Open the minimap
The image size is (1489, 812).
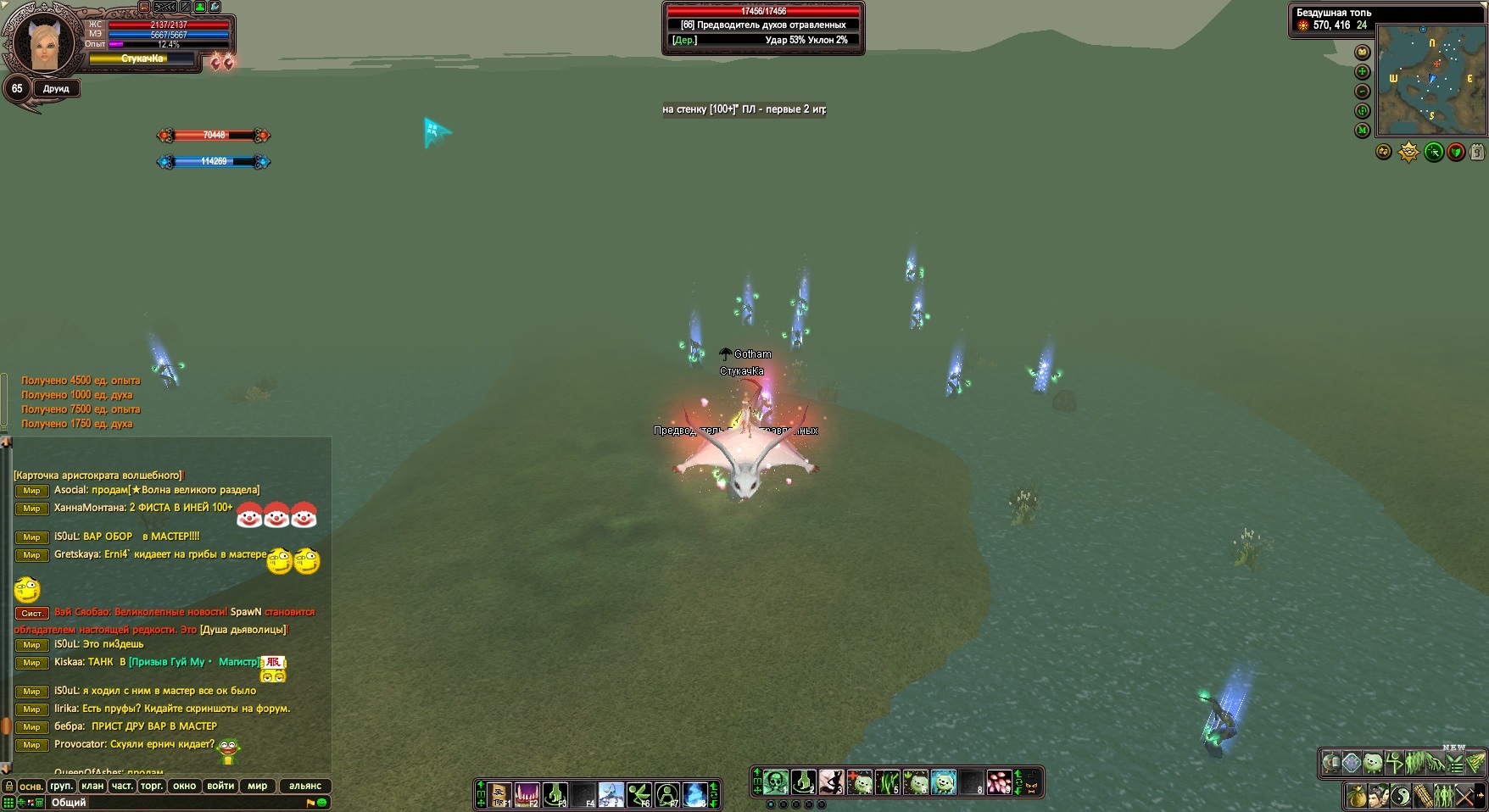(x=1431, y=81)
